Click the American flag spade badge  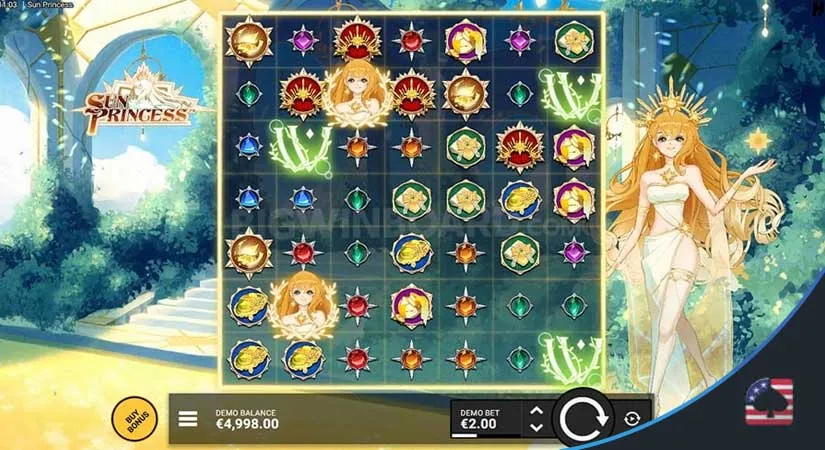point(769,402)
